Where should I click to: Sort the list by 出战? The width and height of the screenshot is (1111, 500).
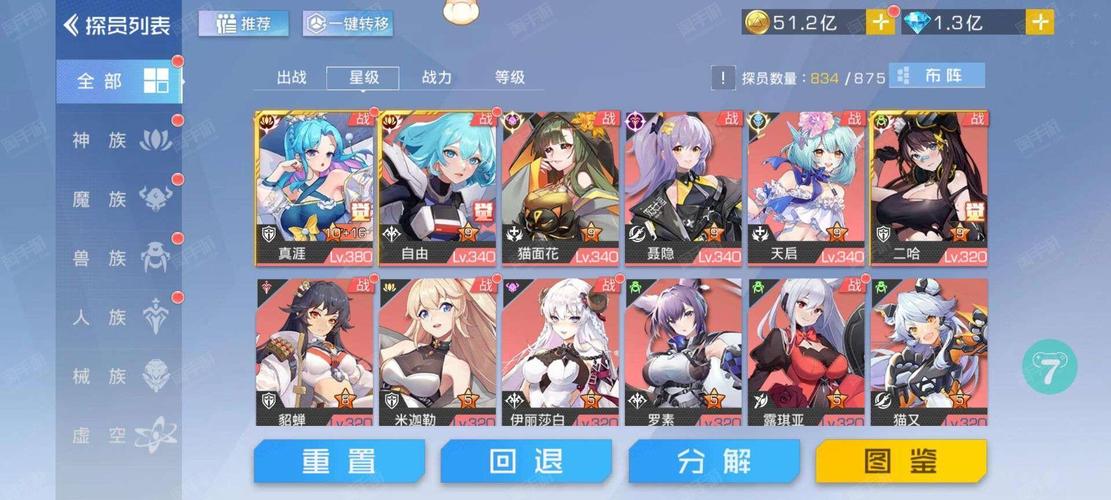(x=291, y=77)
